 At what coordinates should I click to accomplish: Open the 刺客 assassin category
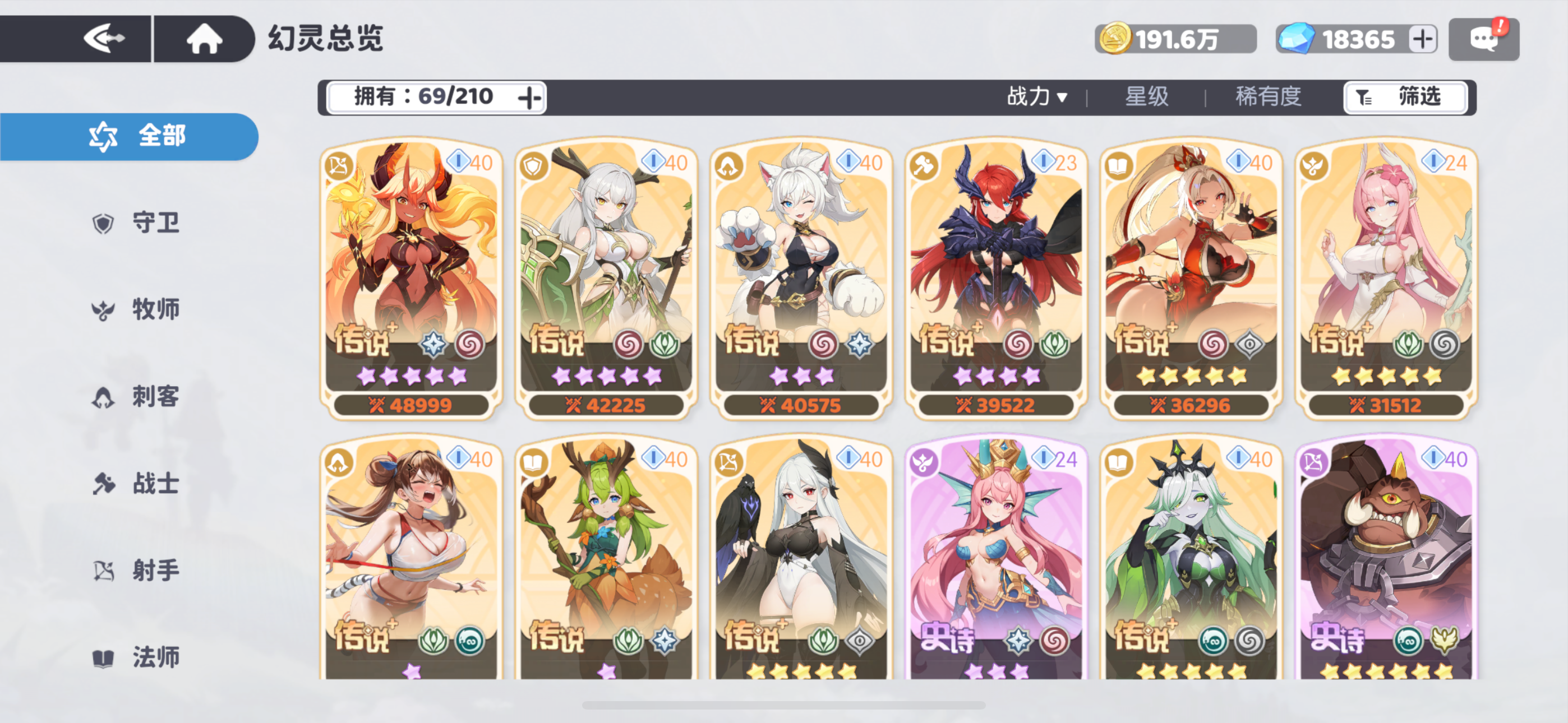tap(104, 397)
